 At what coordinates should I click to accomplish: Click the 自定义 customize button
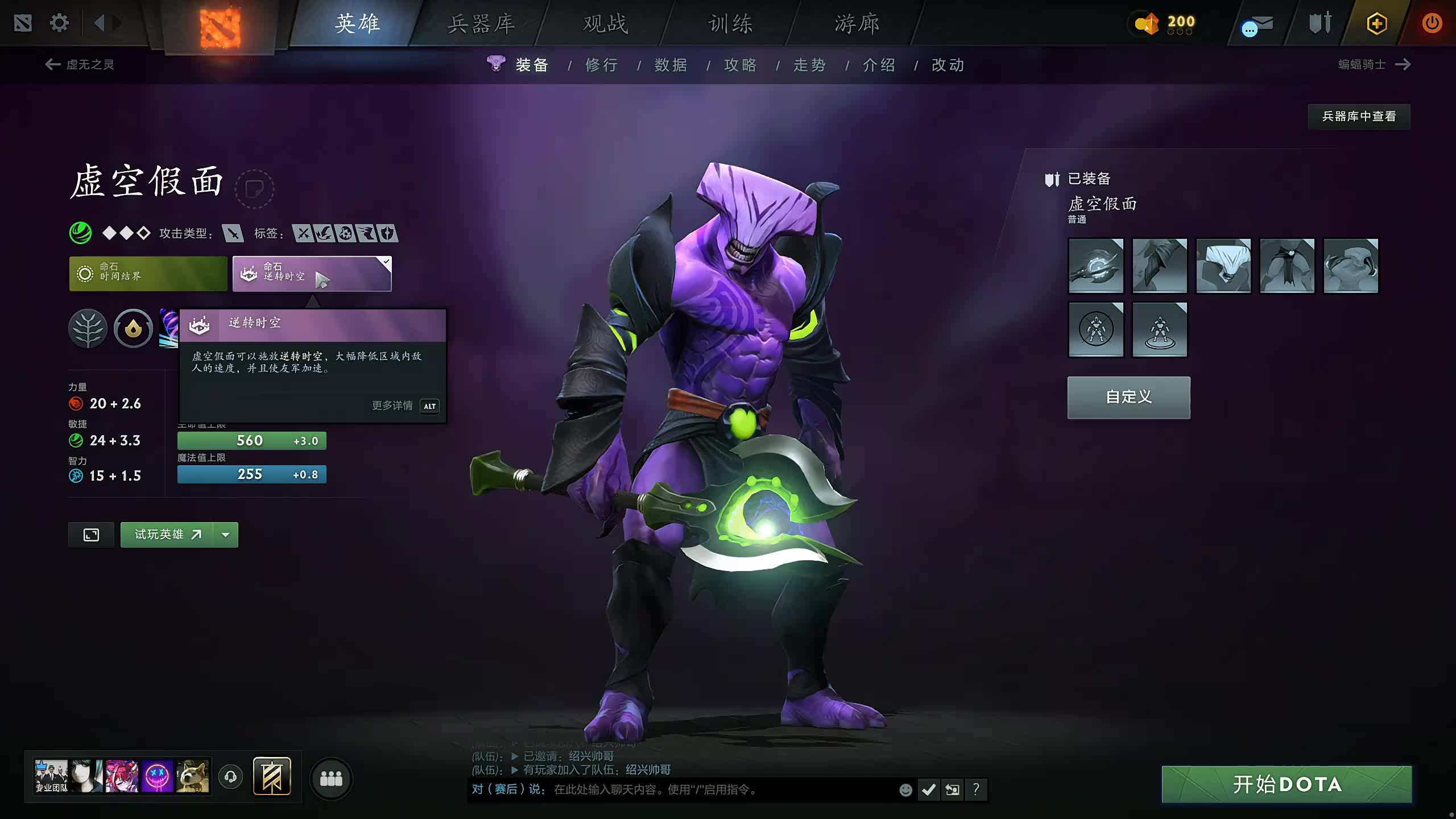tap(1128, 397)
